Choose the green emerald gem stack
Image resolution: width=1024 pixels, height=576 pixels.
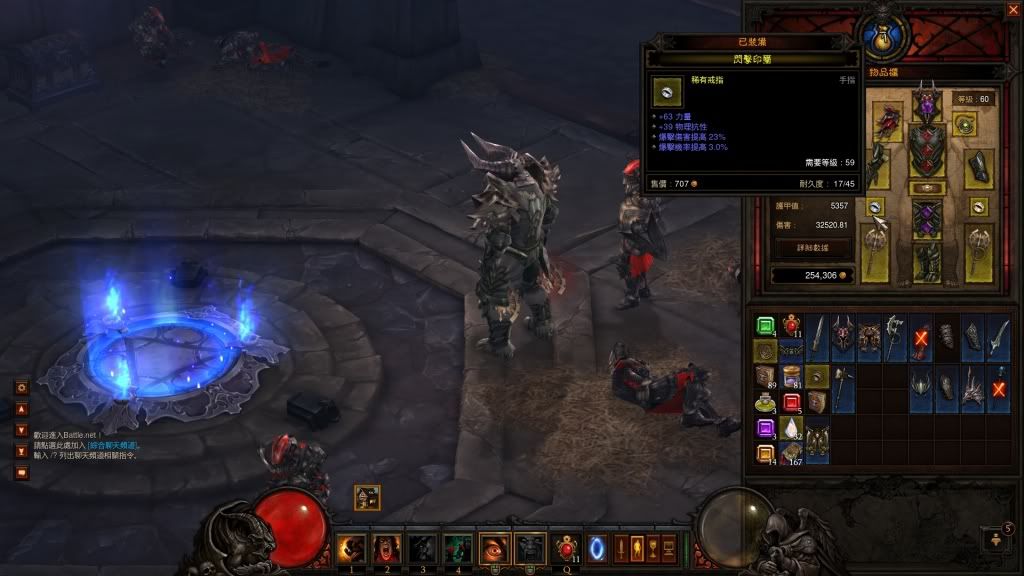point(765,325)
